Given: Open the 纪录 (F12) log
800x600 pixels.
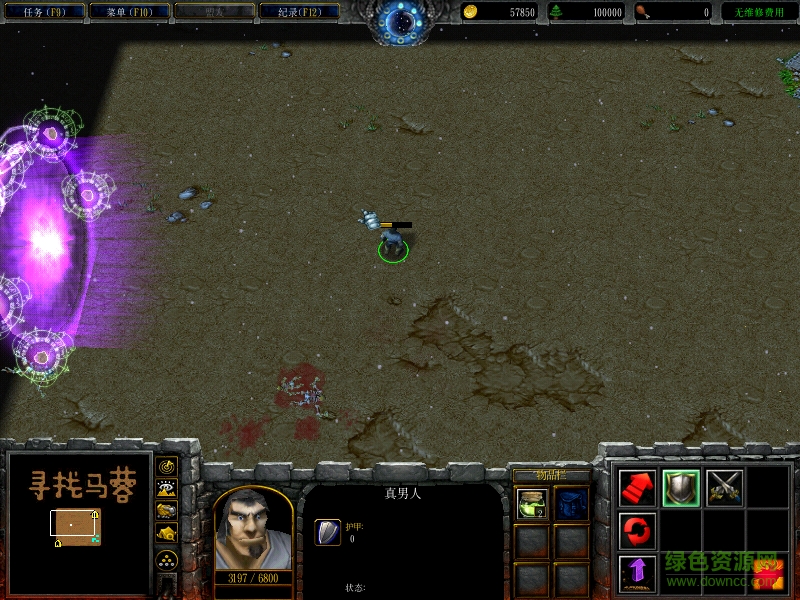Looking at the screenshot, I should pos(298,12).
